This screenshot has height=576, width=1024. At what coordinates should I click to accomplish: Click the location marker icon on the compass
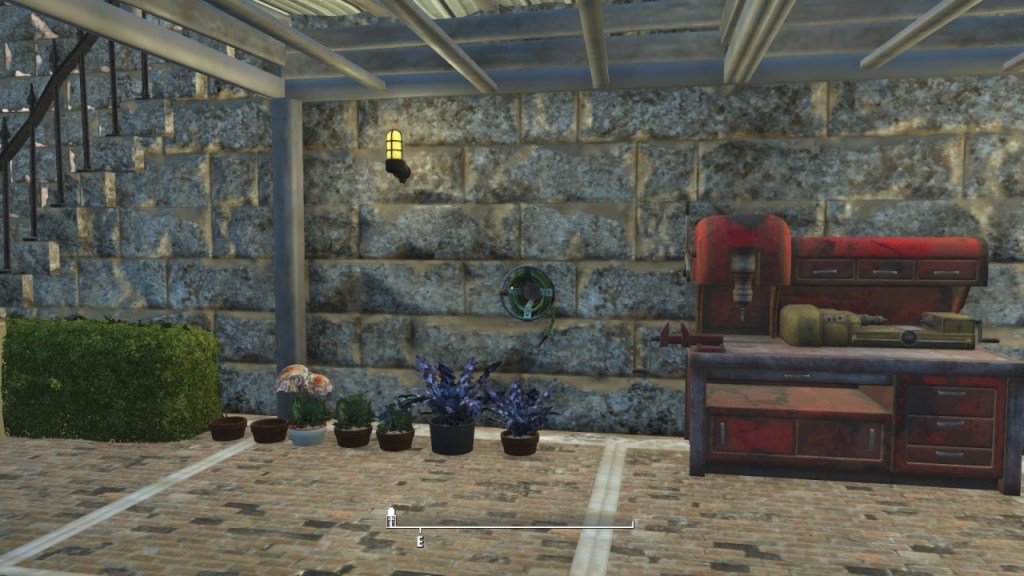tap(391, 516)
